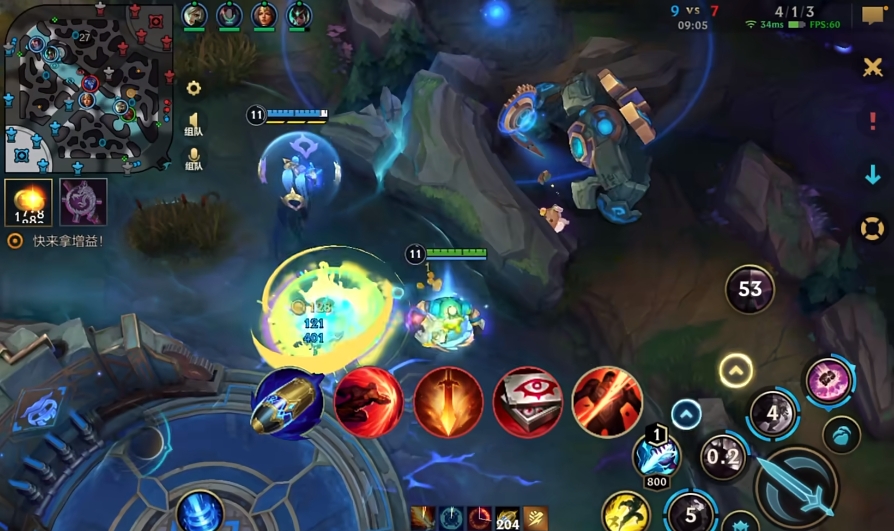This screenshot has width=894, height=531.
Task: Select the gold explosion item icon
Action: pos(29,202)
